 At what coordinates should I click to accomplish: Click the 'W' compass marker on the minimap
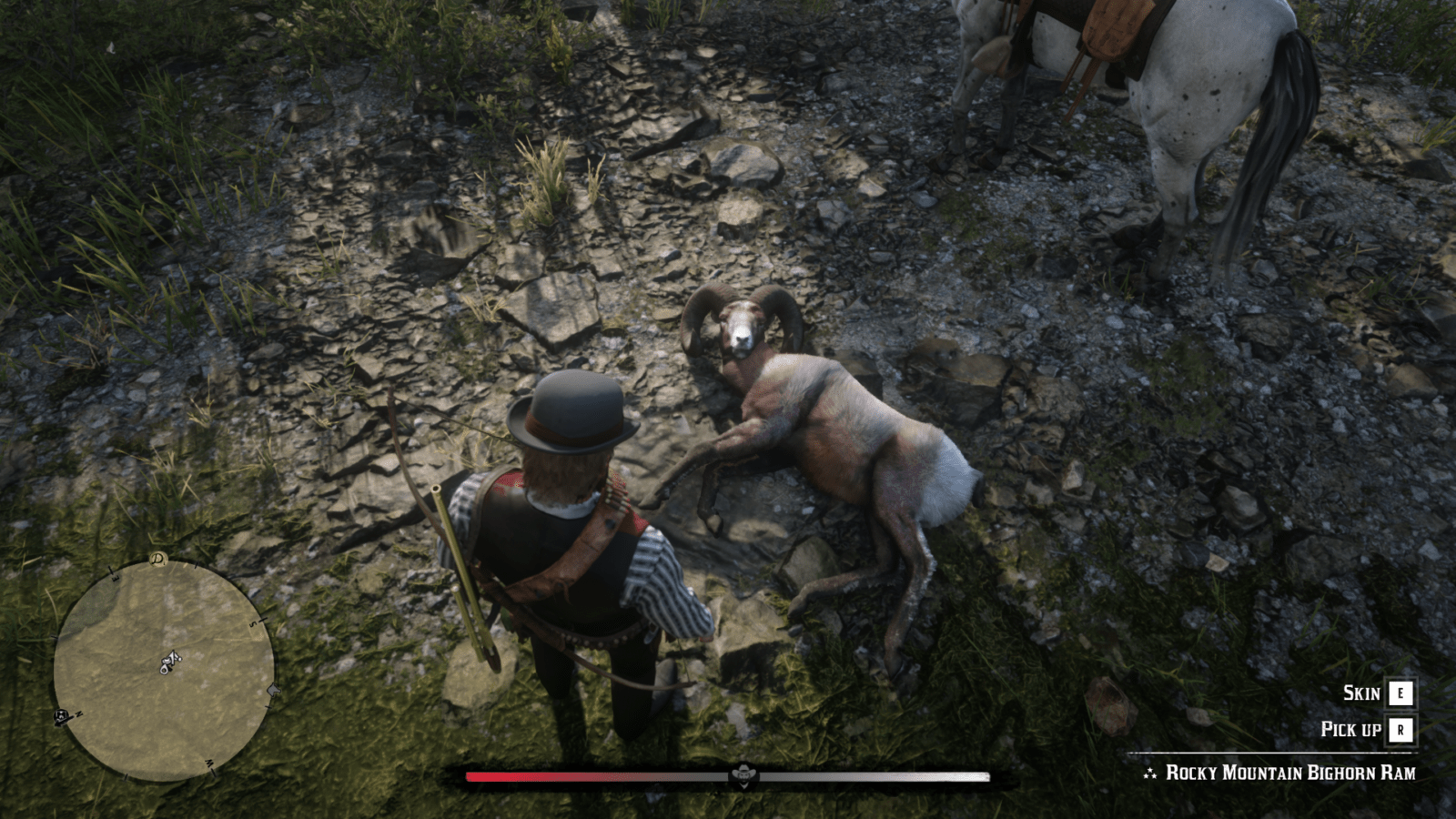209,764
